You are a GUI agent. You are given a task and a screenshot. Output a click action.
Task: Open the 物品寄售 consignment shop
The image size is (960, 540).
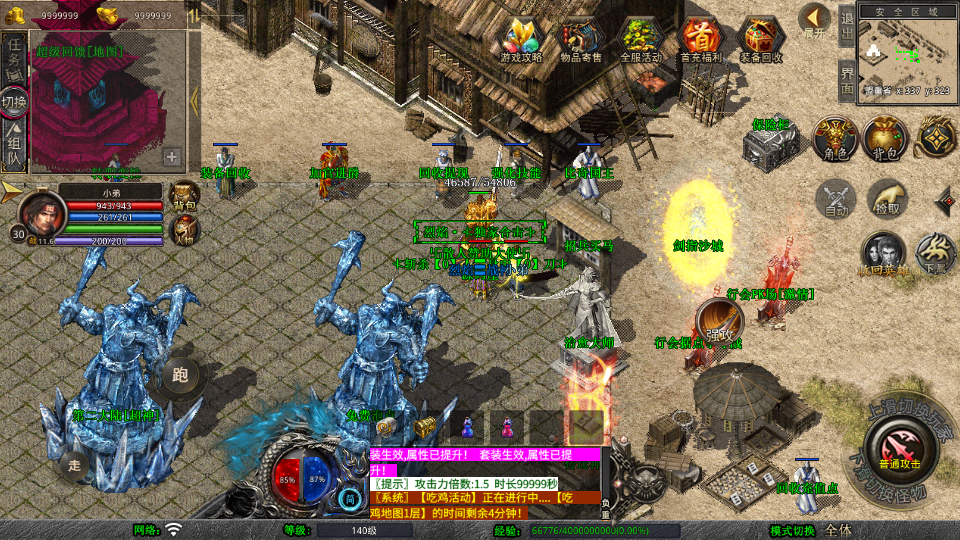point(582,40)
